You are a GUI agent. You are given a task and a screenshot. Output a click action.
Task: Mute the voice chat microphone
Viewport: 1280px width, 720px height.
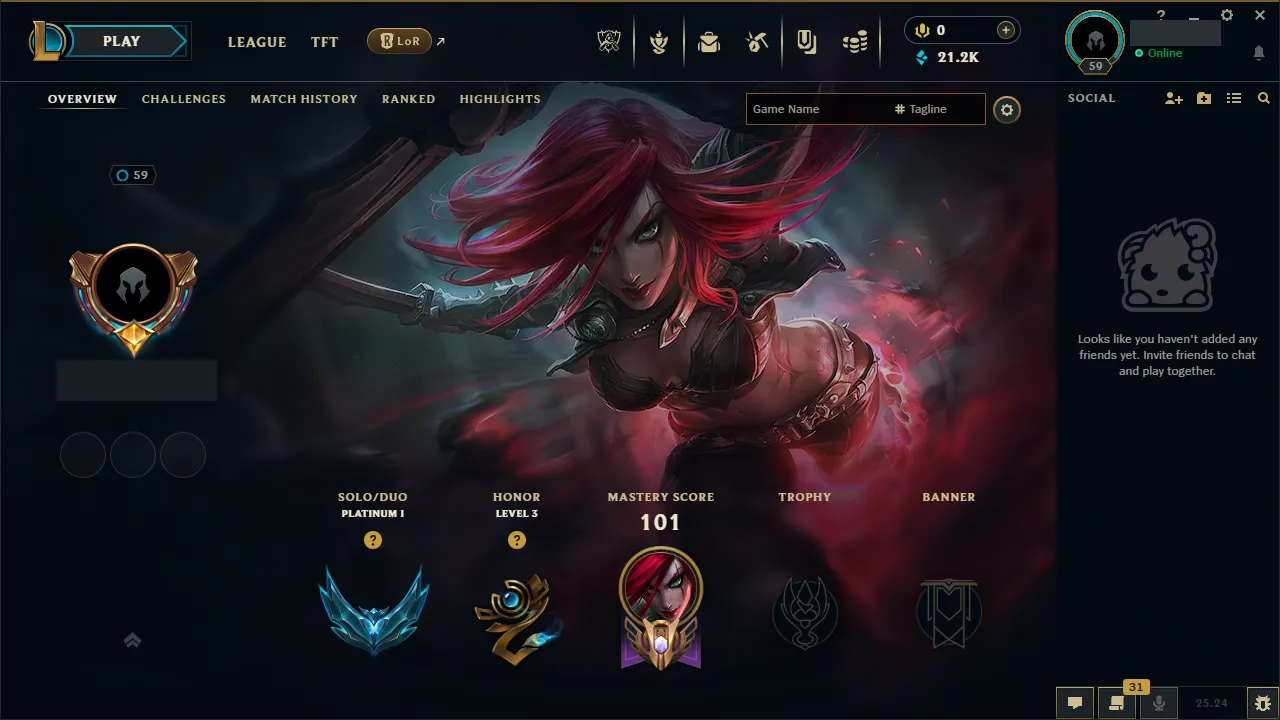pyautogui.click(x=1158, y=703)
